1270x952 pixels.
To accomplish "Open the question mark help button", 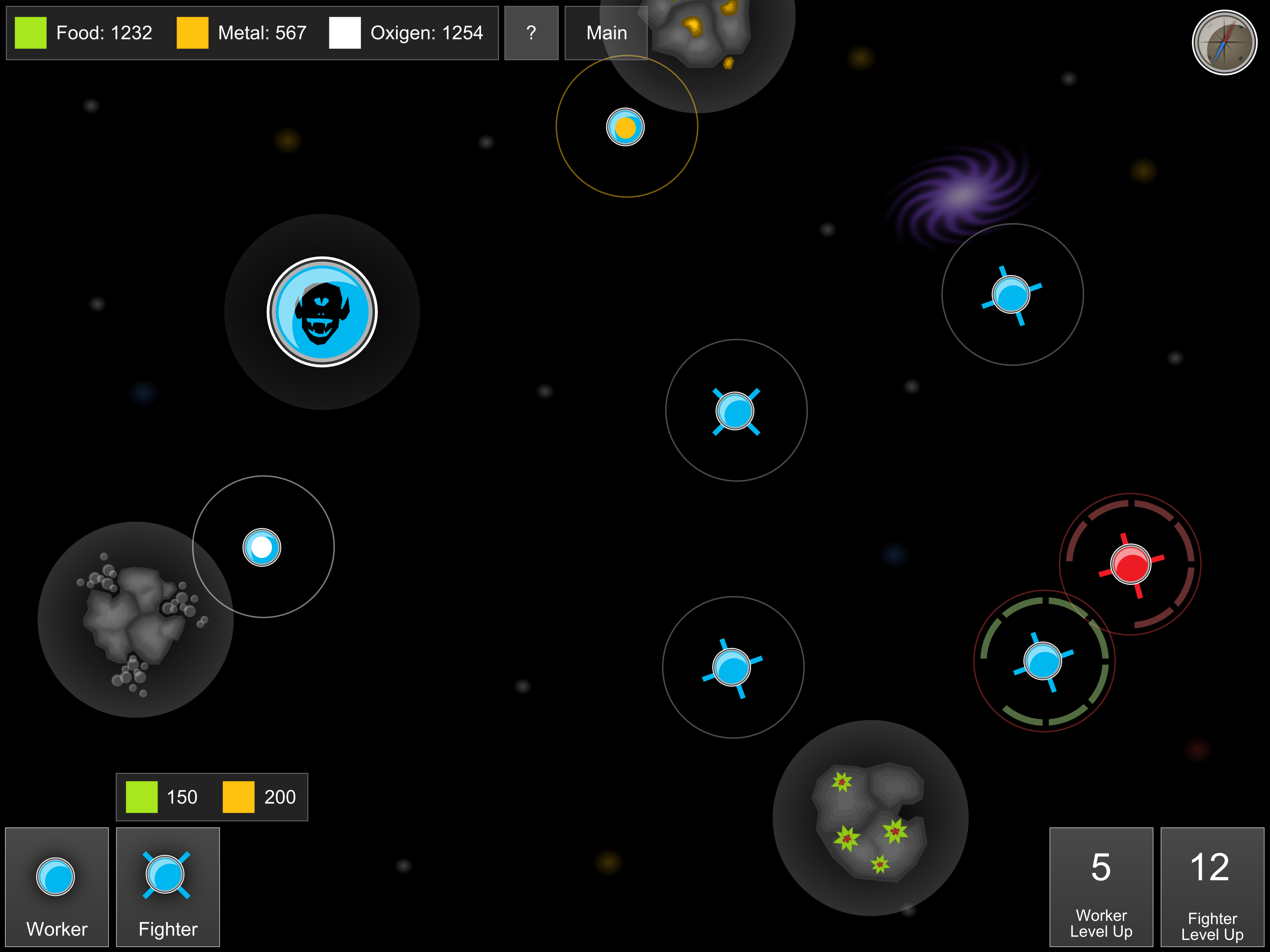I will click(x=531, y=33).
